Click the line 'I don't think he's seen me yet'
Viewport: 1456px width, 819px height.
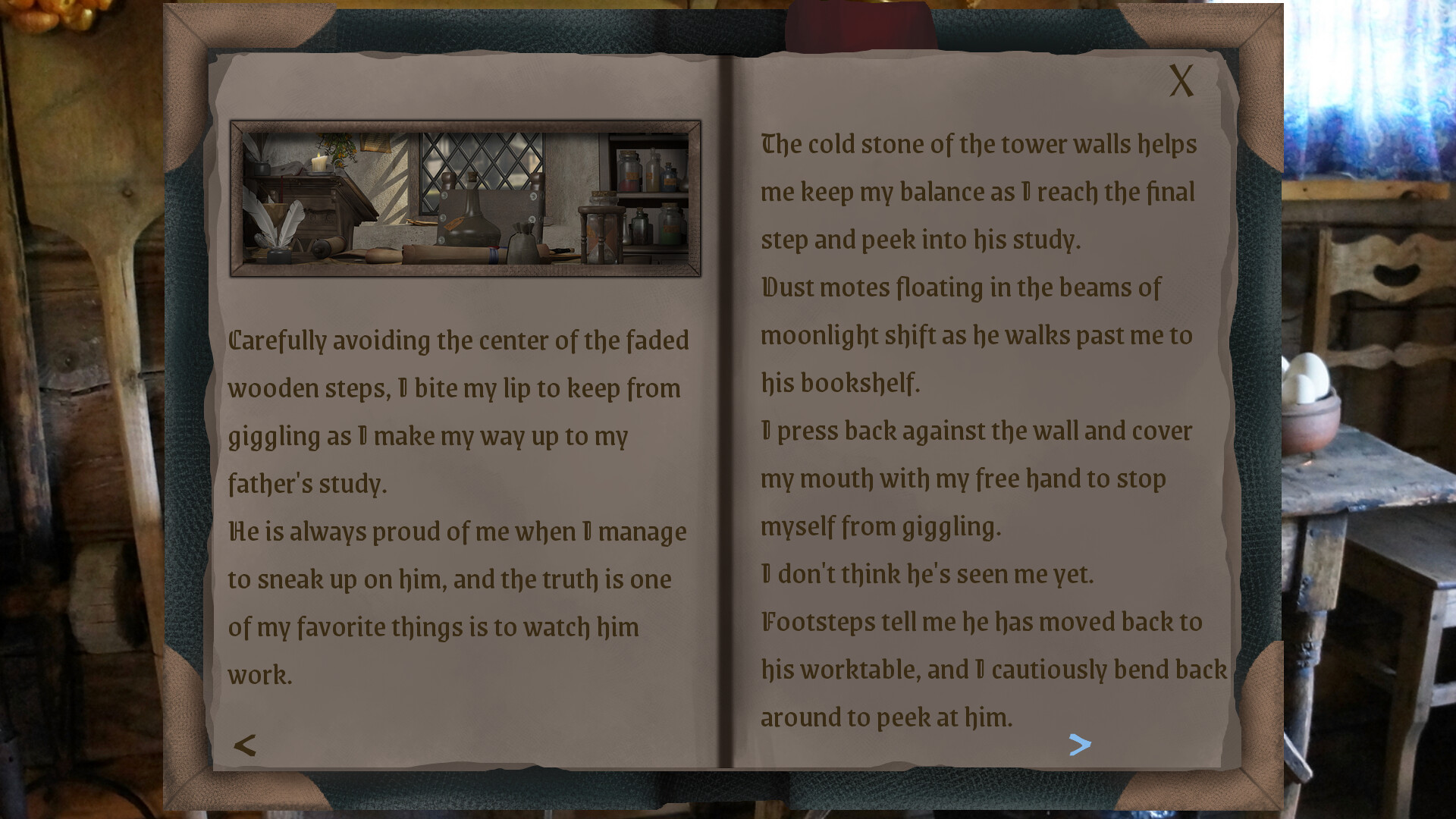(925, 575)
